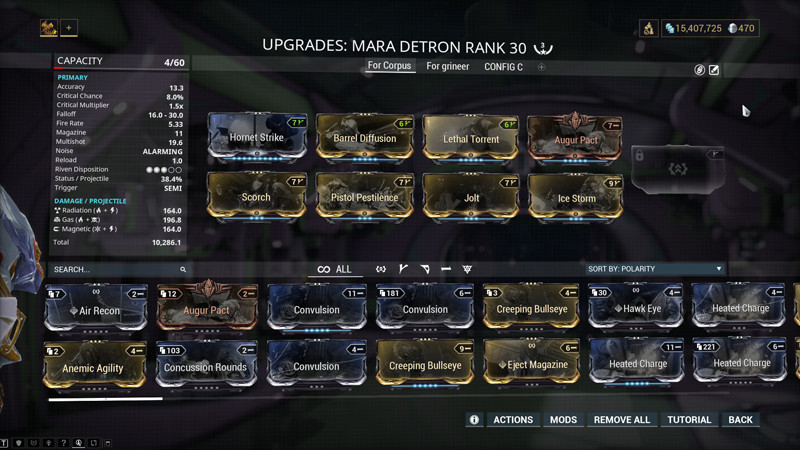The image size is (800, 450).
Task: Open the ACTIONS menu
Action: [x=513, y=420]
